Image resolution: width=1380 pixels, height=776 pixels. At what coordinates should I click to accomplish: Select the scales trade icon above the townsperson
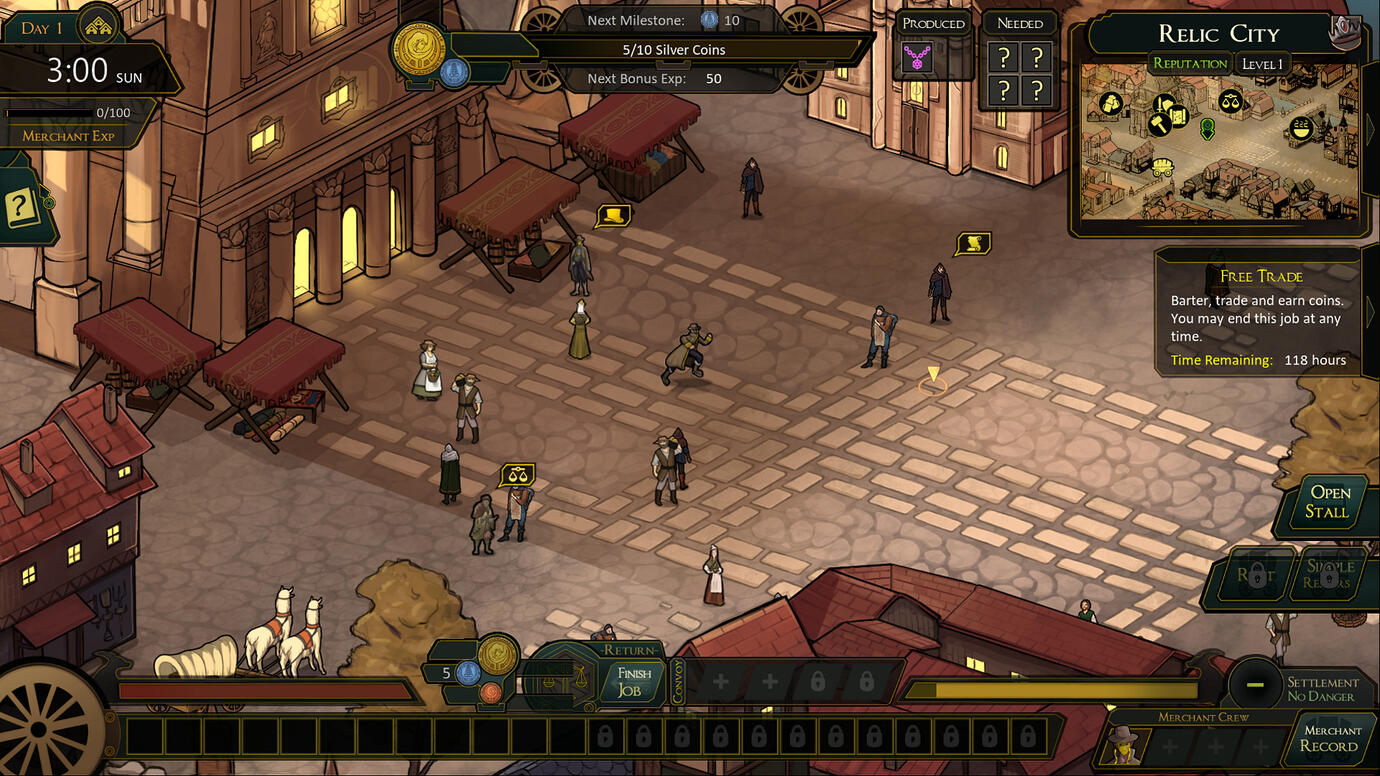click(x=517, y=474)
